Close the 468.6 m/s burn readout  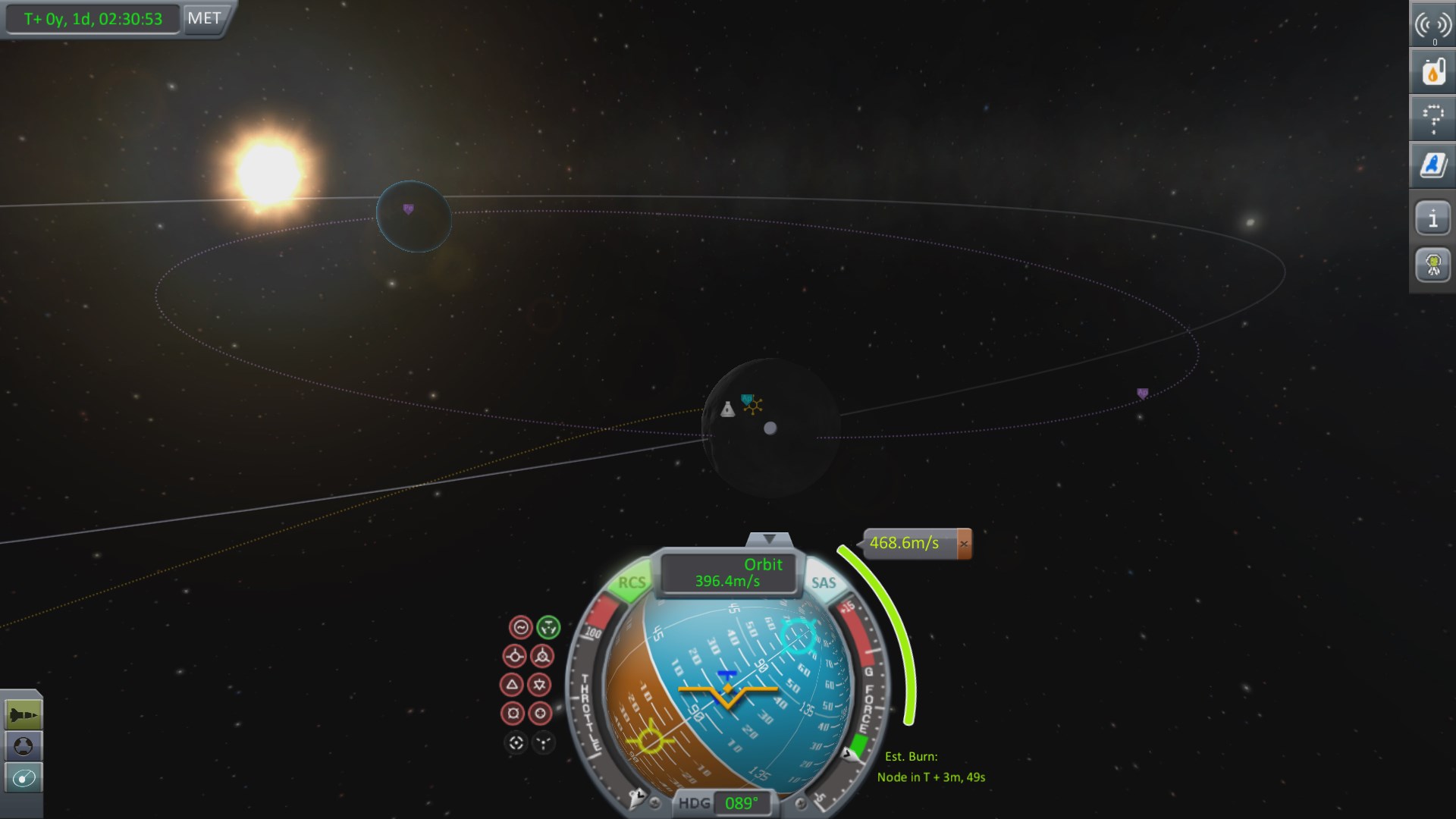(964, 544)
